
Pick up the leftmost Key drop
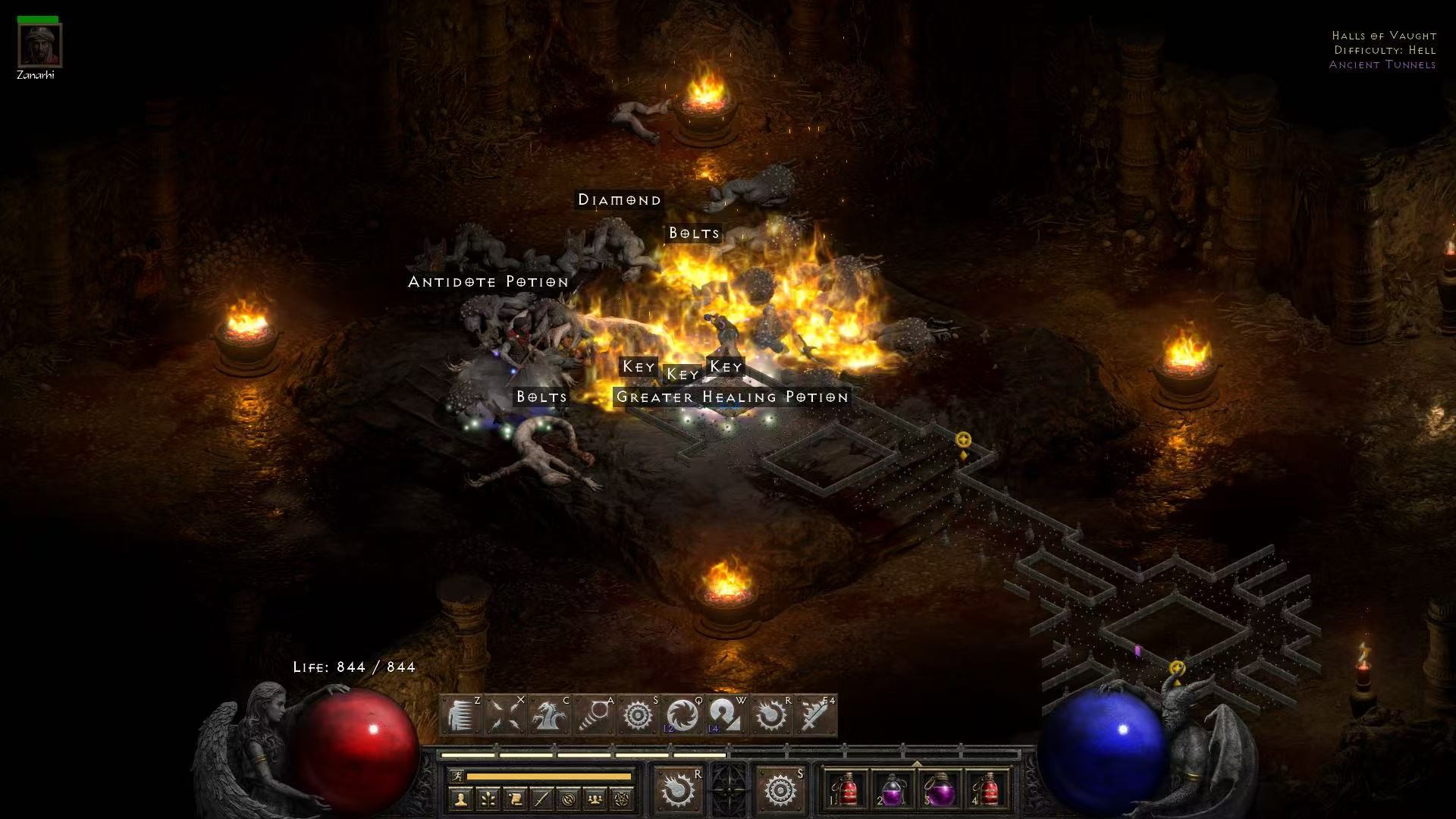[637, 366]
